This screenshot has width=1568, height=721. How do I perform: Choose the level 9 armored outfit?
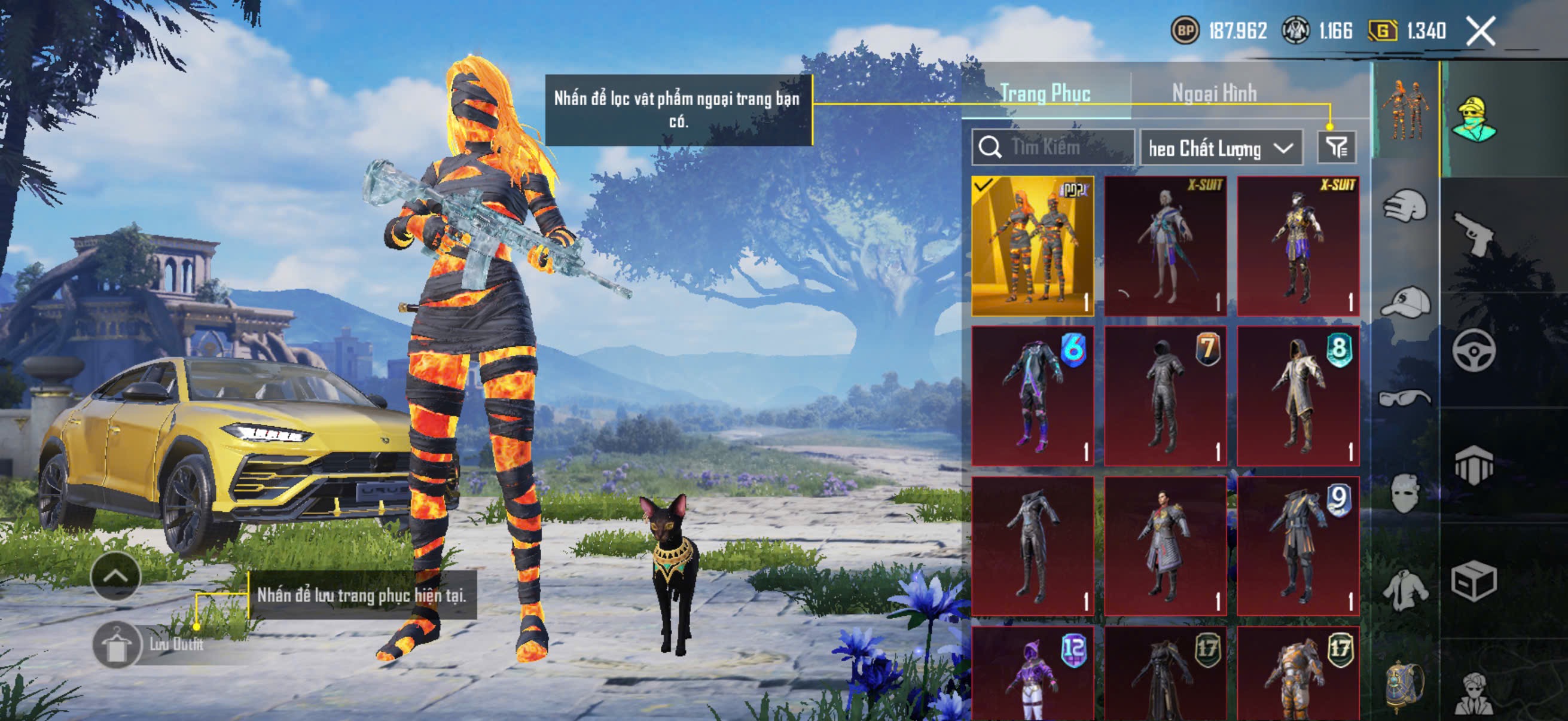tap(1298, 546)
